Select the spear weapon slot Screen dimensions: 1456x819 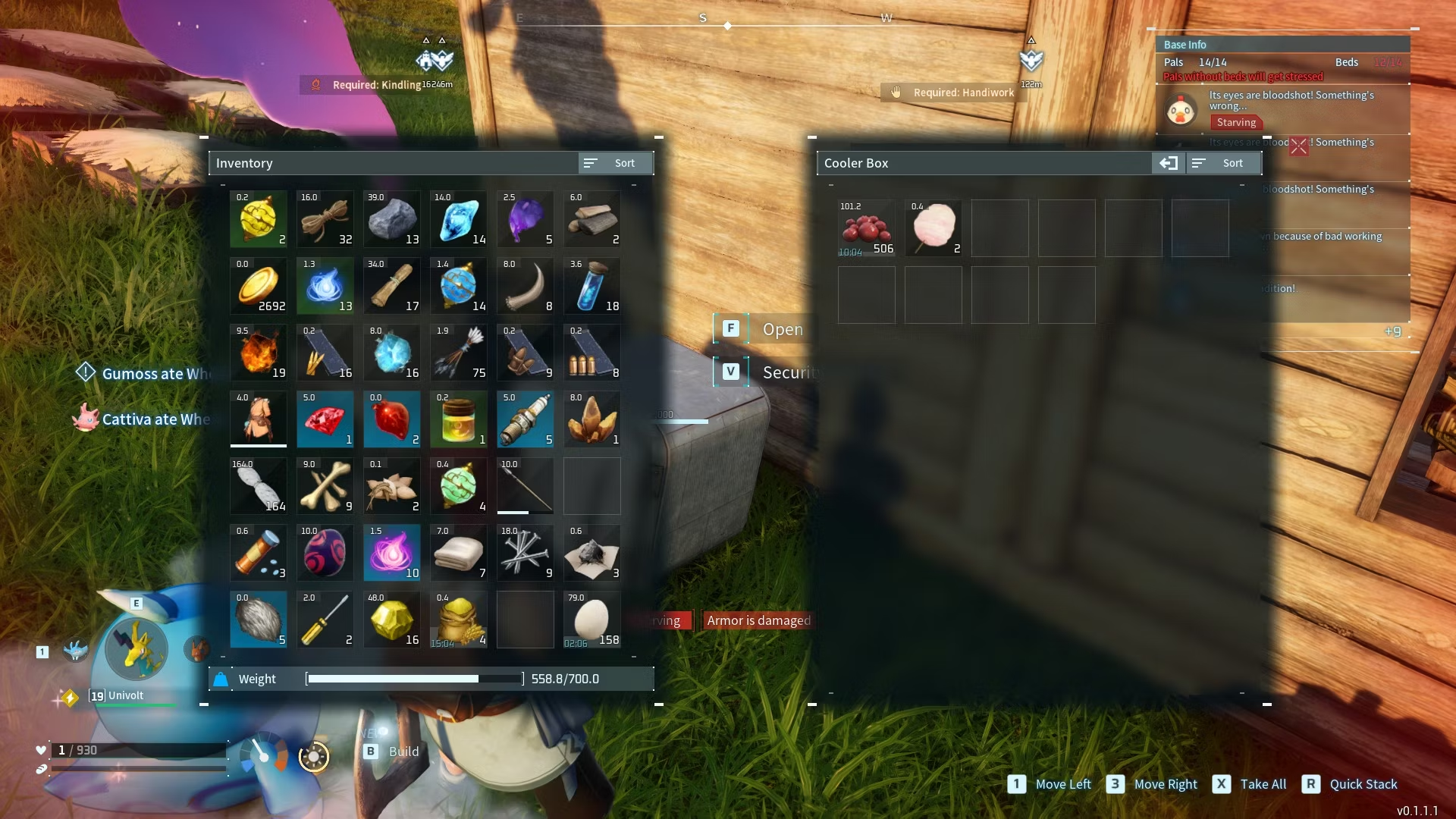(x=525, y=486)
